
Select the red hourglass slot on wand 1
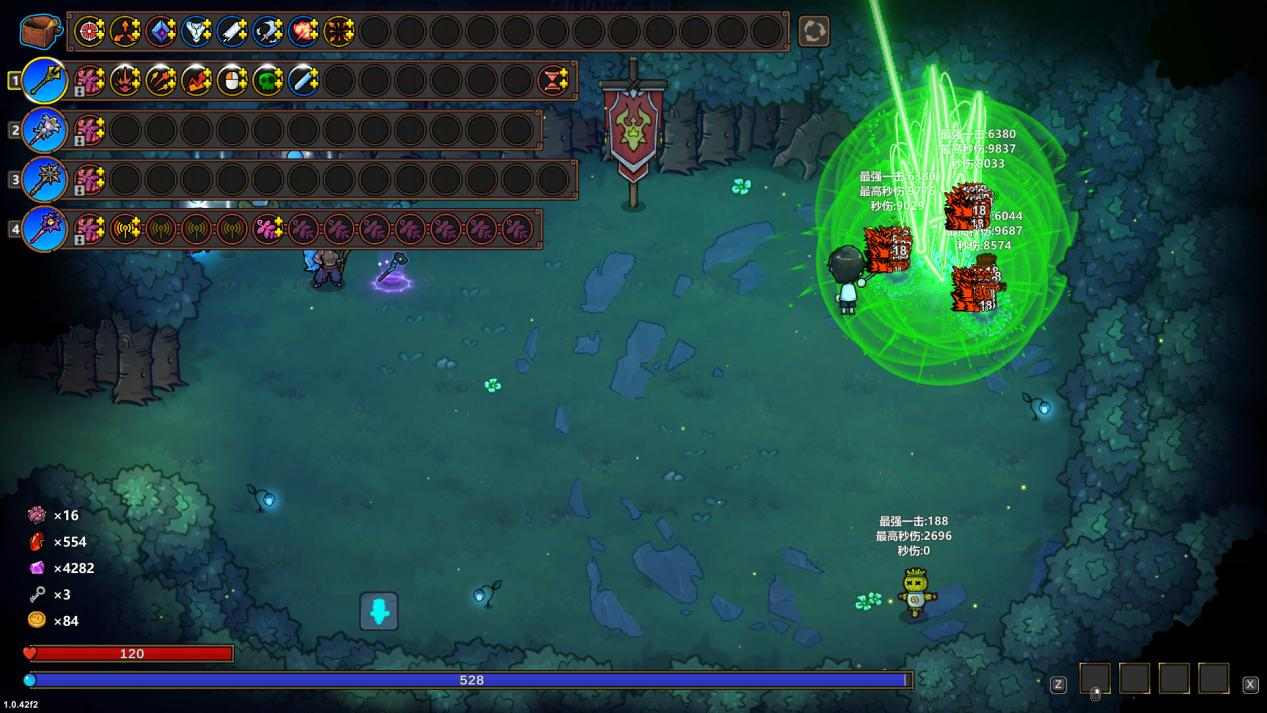(x=553, y=80)
